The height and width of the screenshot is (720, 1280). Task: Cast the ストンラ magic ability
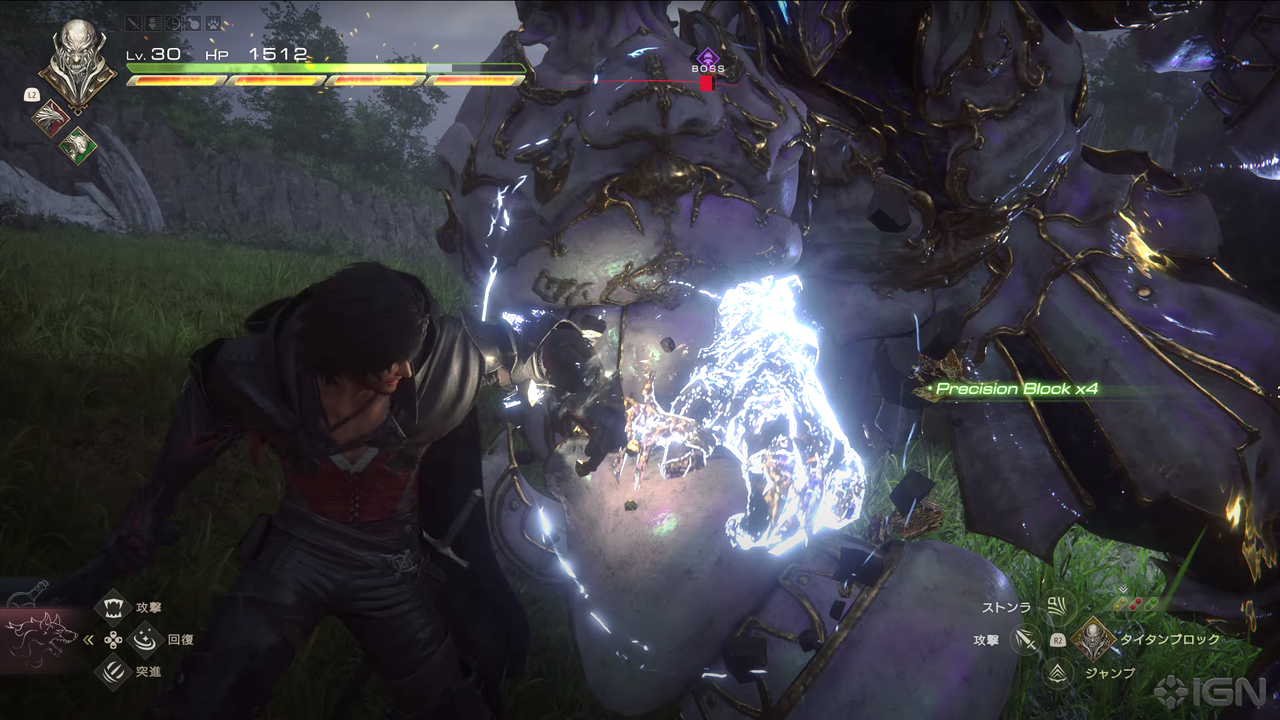1056,605
